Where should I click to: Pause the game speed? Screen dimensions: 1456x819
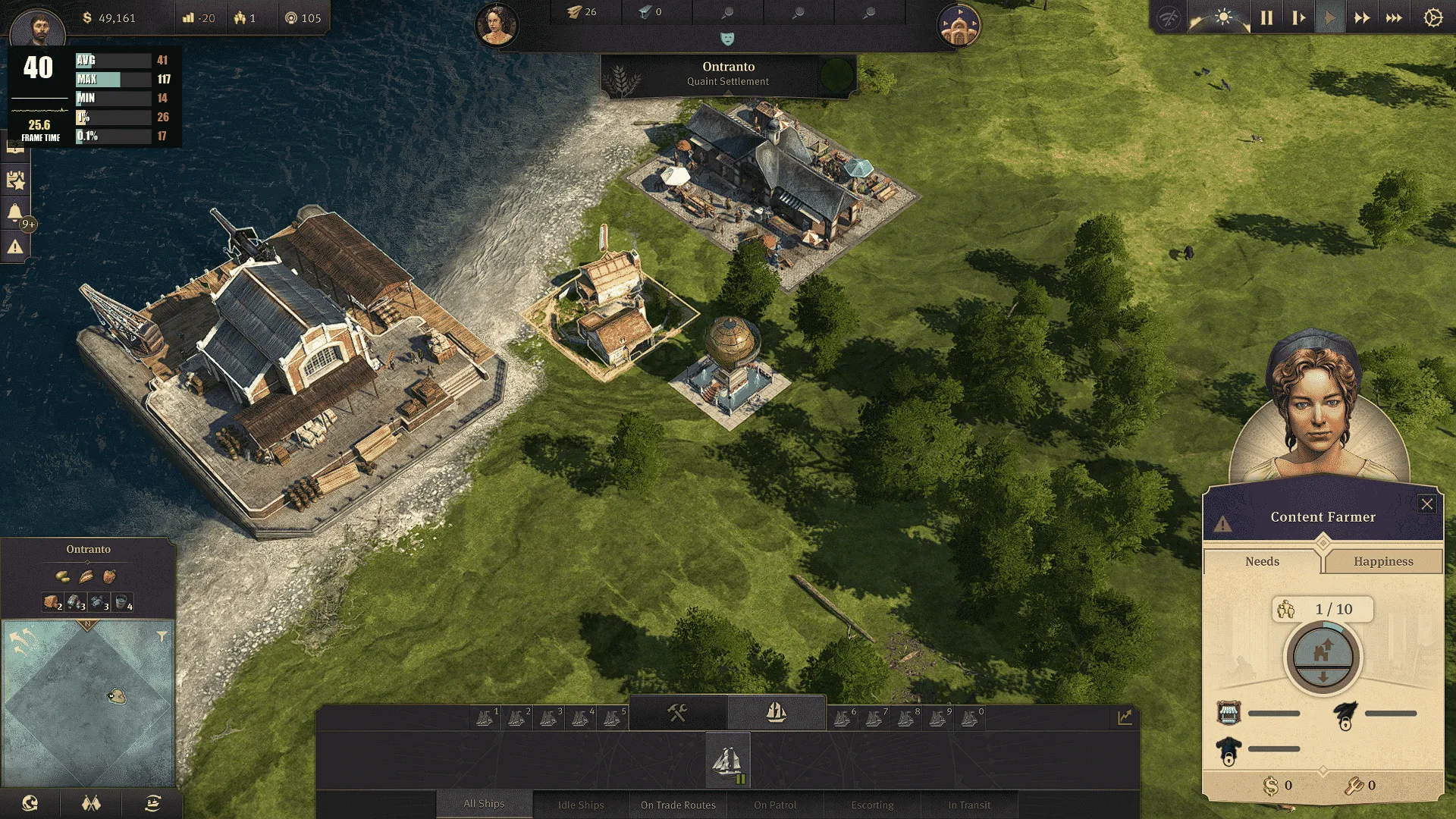tap(1266, 18)
